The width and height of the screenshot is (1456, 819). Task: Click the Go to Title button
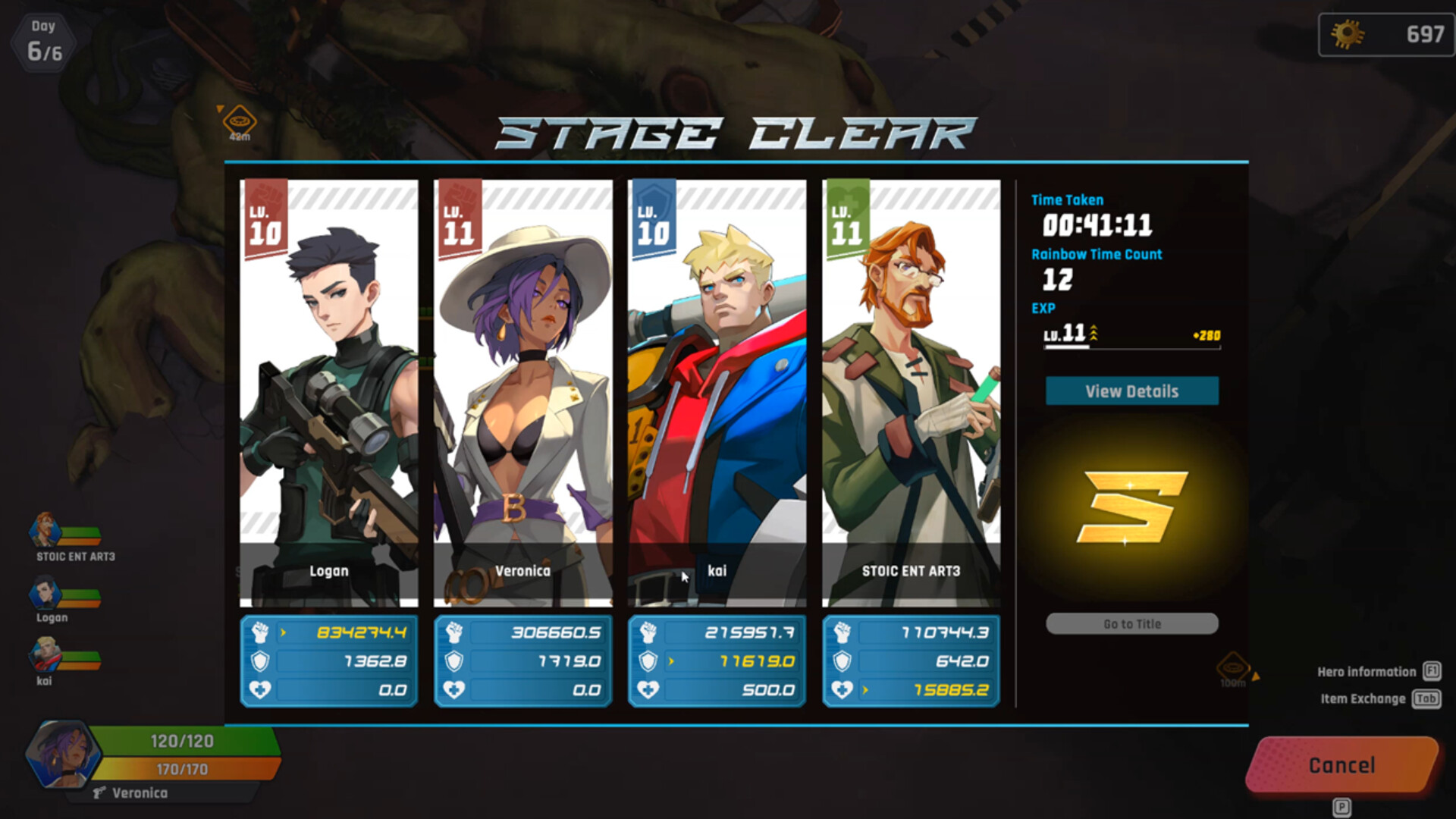click(x=1131, y=623)
